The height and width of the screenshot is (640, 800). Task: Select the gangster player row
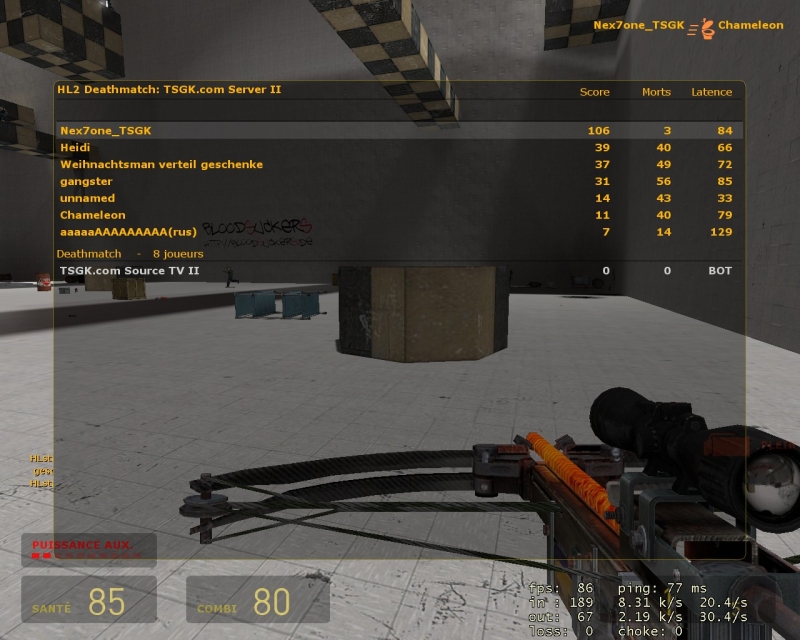pos(83,181)
